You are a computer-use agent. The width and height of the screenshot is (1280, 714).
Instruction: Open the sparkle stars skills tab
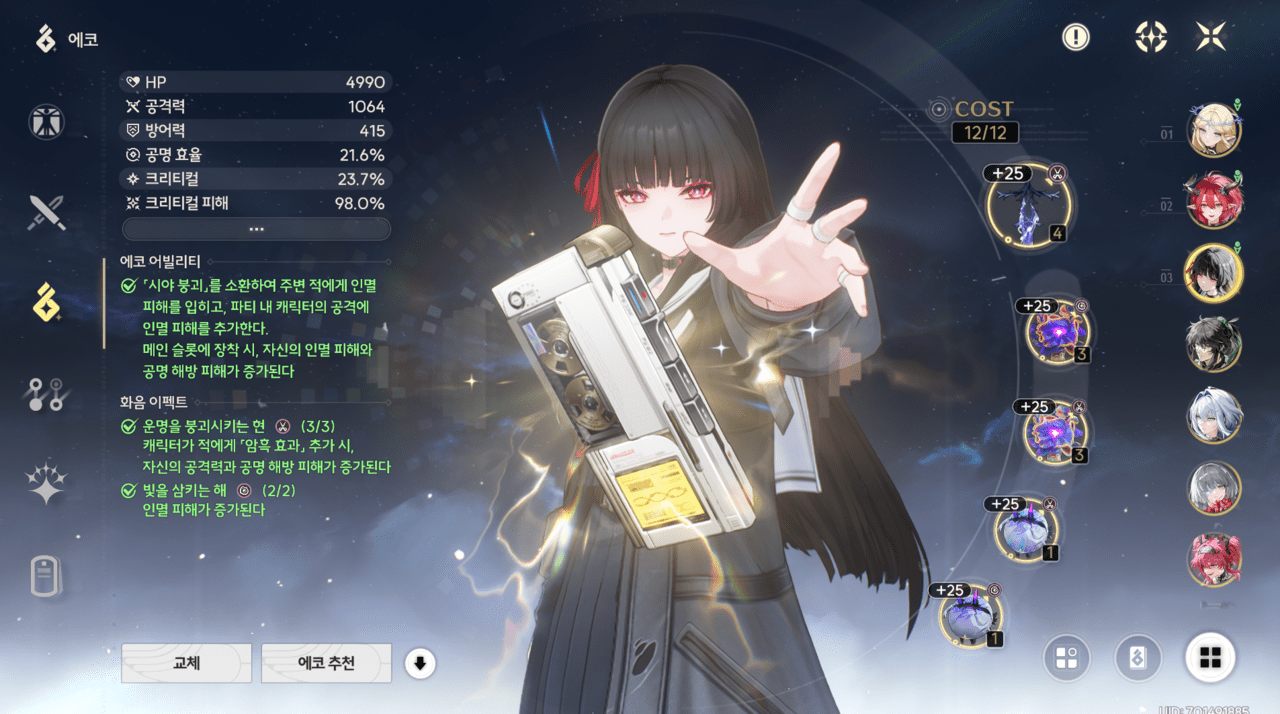pos(46,484)
